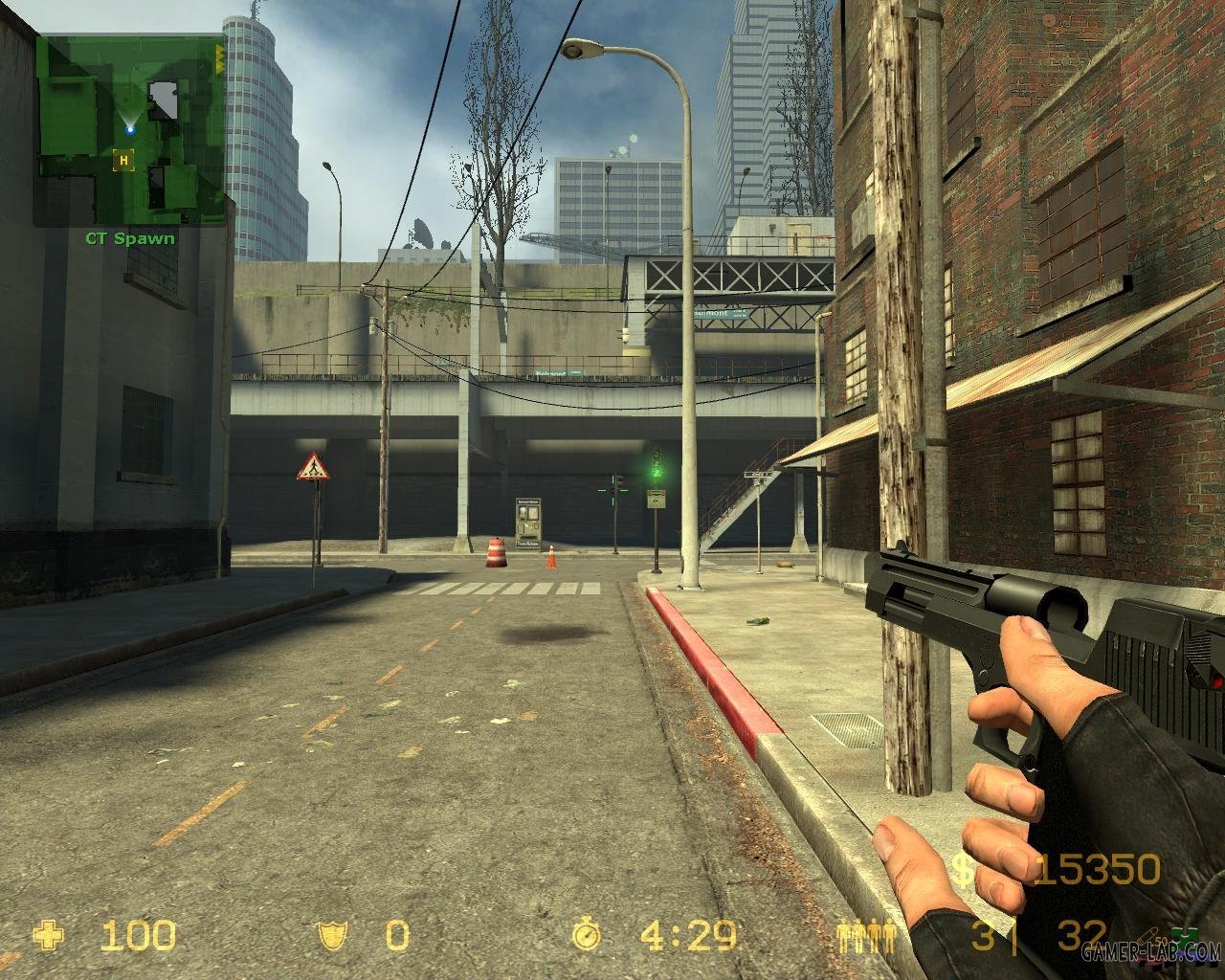This screenshot has height=980, width=1225.
Task: Click the hostage status icons
Action: click(x=864, y=935)
